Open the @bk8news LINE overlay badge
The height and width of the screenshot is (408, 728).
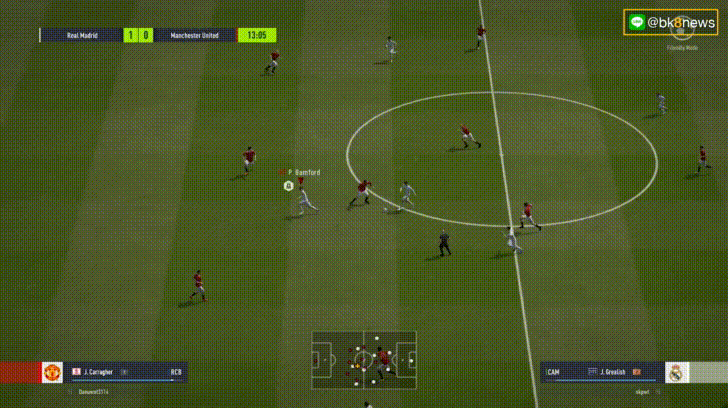(x=671, y=22)
